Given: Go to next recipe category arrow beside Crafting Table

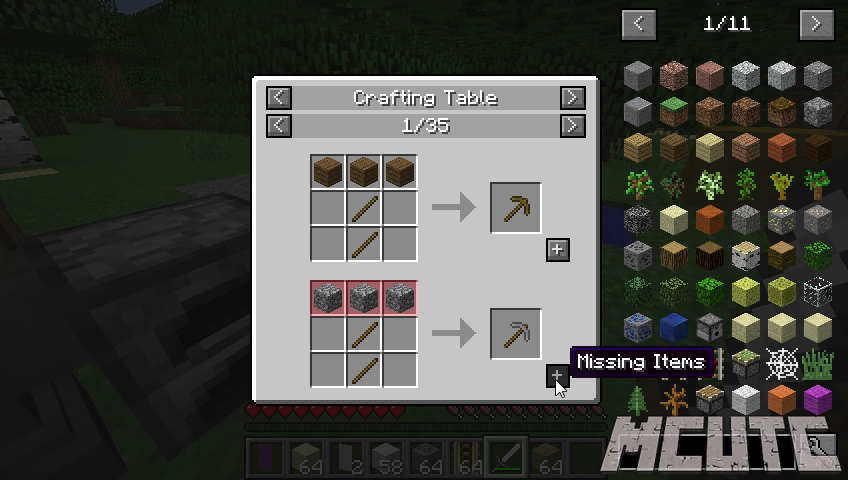Looking at the screenshot, I should [x=572, y=98].
